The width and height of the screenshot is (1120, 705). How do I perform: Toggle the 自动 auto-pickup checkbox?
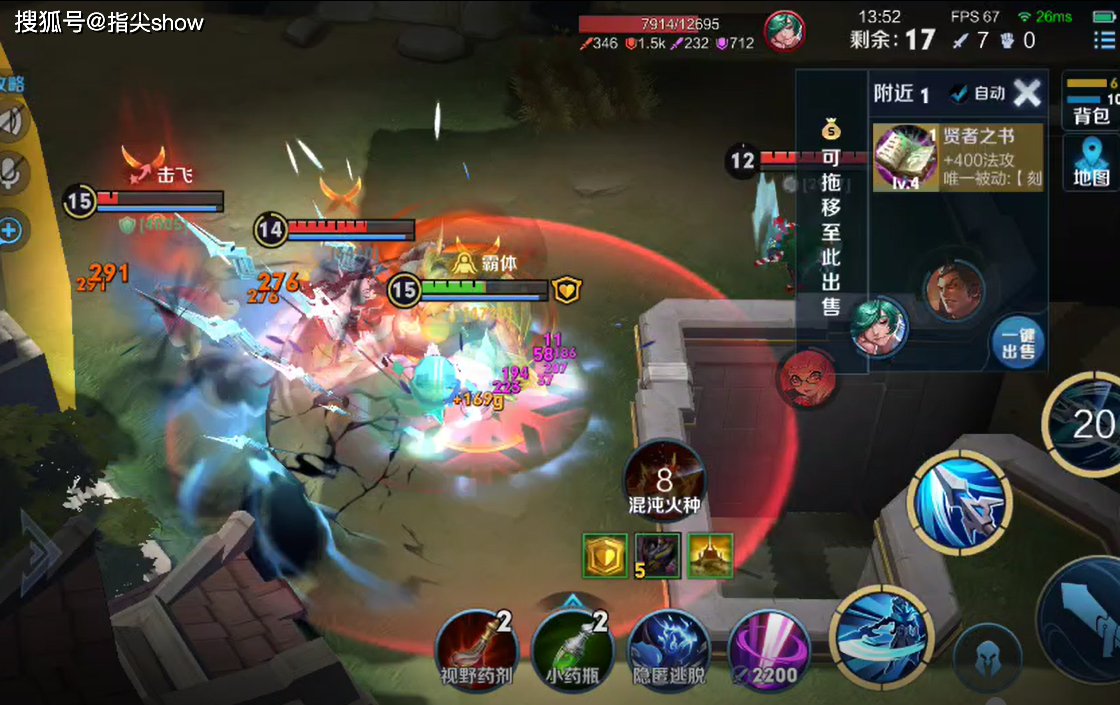pos(978,93)
